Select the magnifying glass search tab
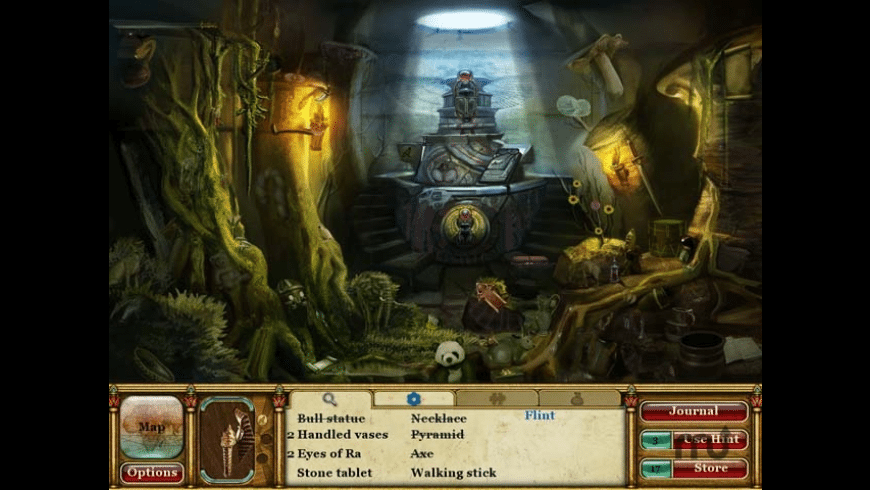Screen dimensions: 870x490 330,399
